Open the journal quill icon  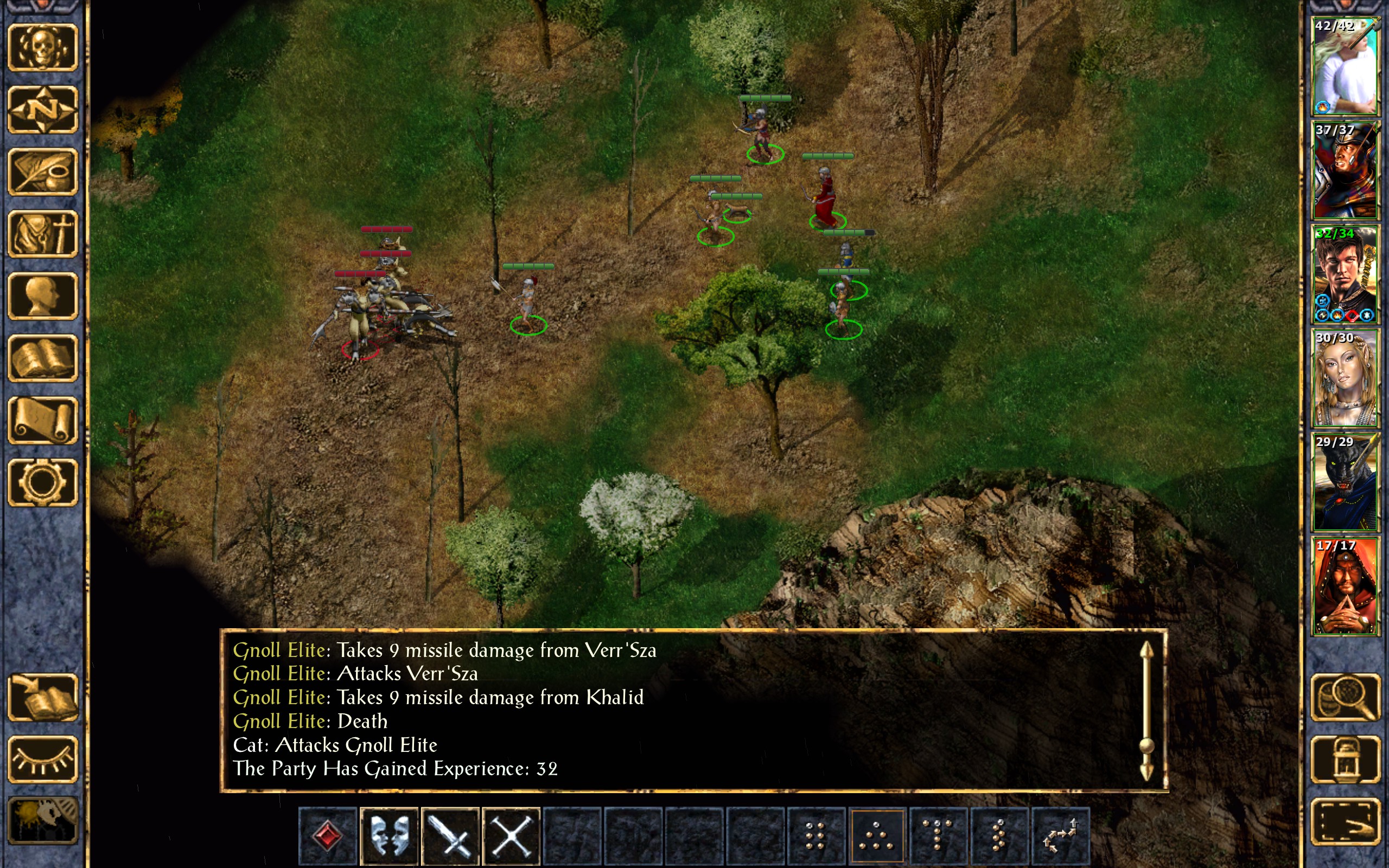42,171
